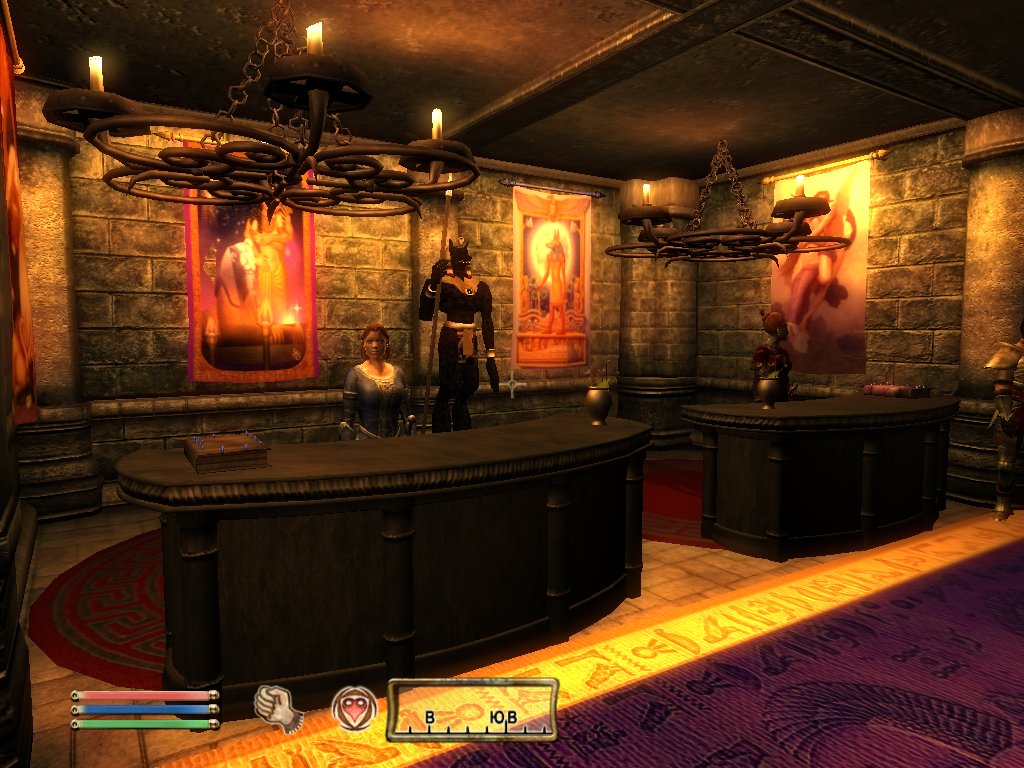Click the heart-shaped active spell icon
Image resolution: width=1024 pixels, height=768 pixels.
click(x=354, y=708)
